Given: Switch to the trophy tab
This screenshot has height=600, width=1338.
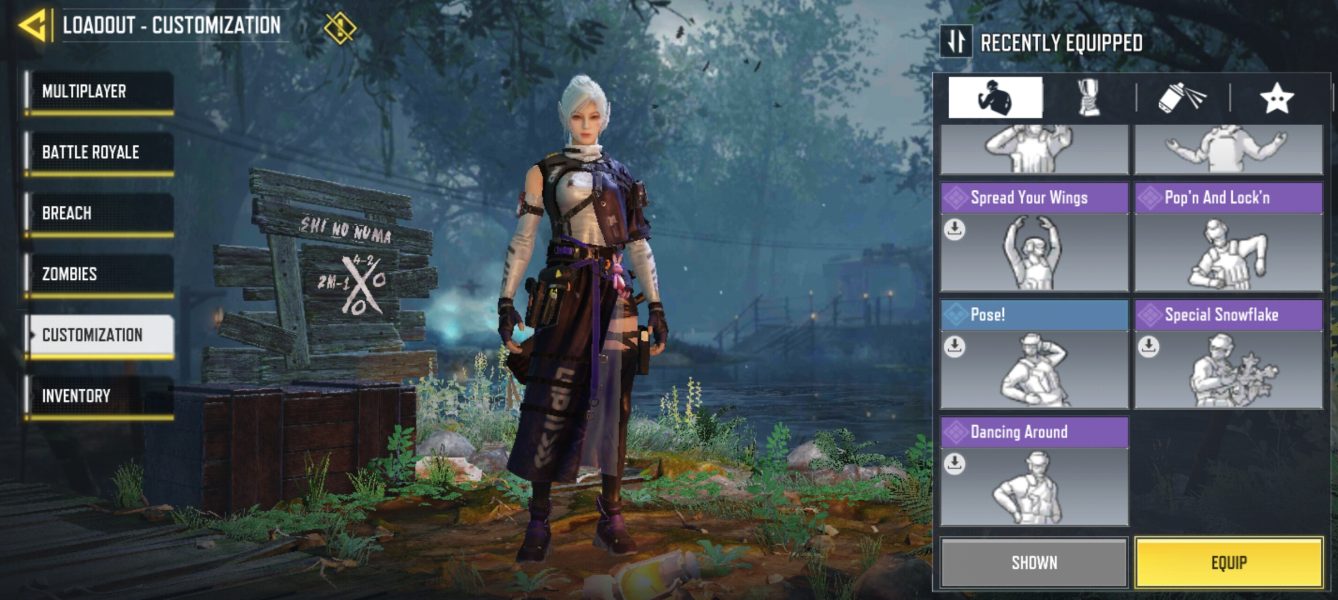Looking at the screenshot, I should [1087, 98].
